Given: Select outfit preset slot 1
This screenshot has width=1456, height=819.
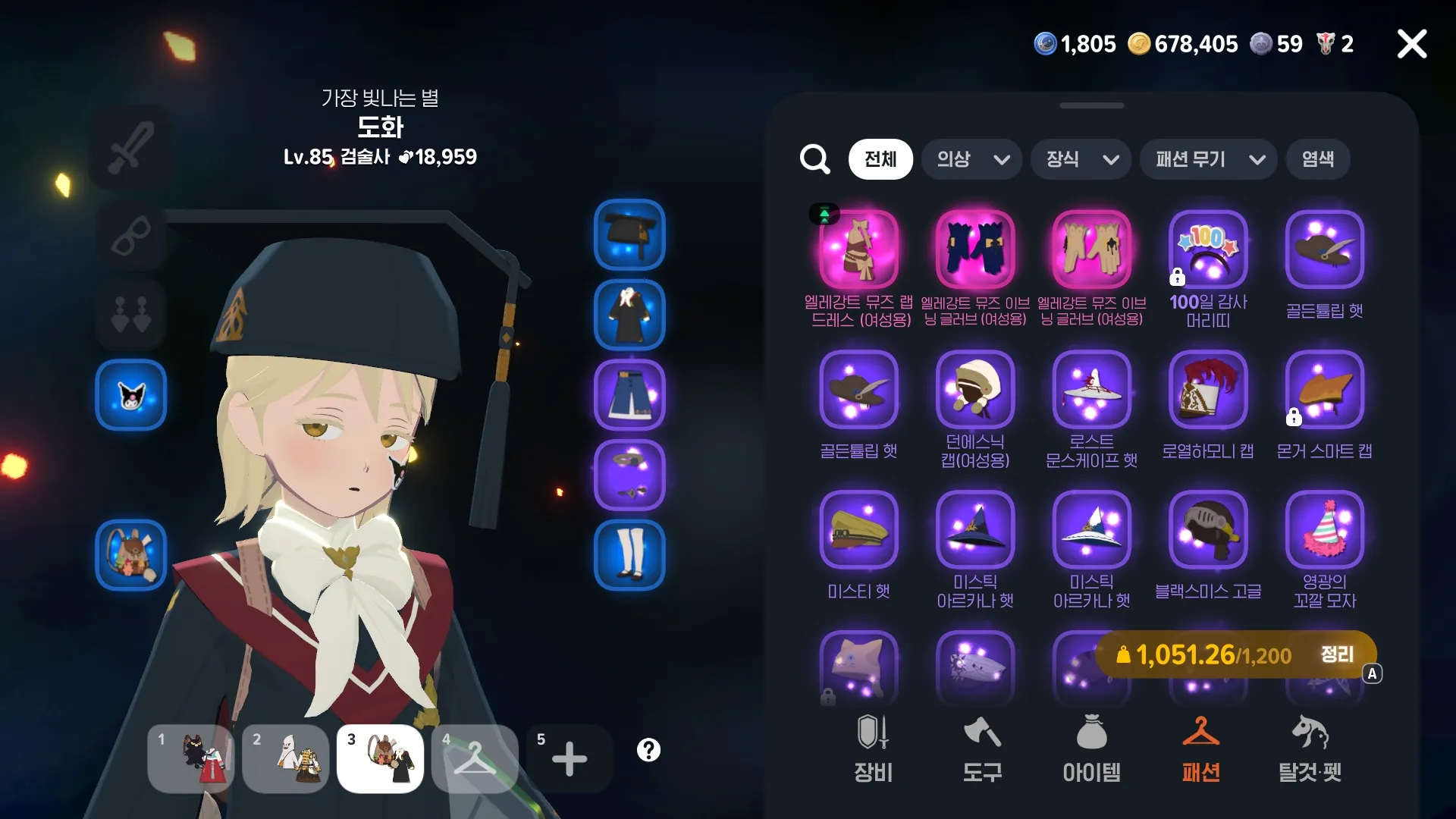Looking at the screenshot, I should [x=190, y=758].
